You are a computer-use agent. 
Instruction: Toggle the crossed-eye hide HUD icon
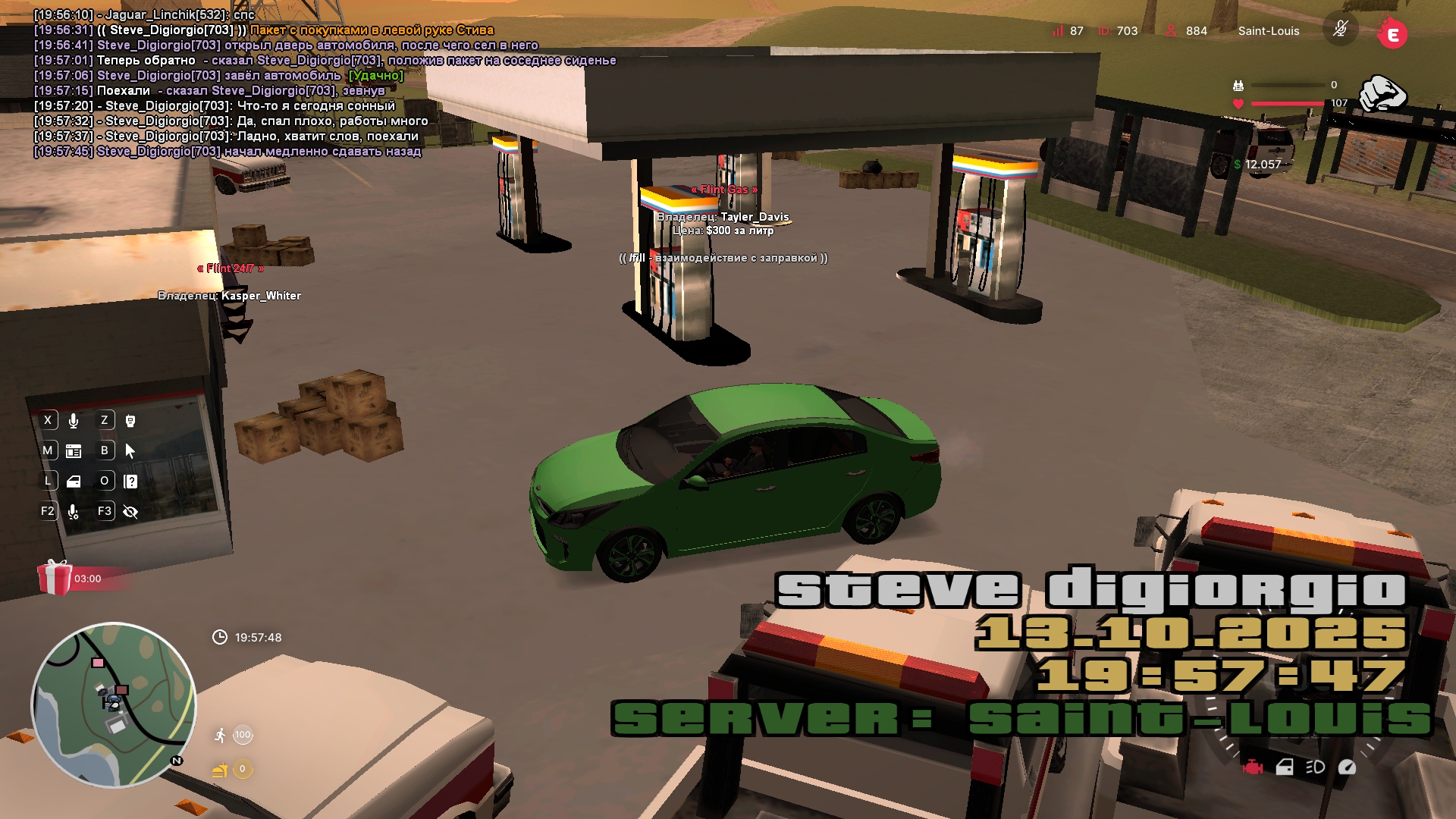(x=130, y=512)
